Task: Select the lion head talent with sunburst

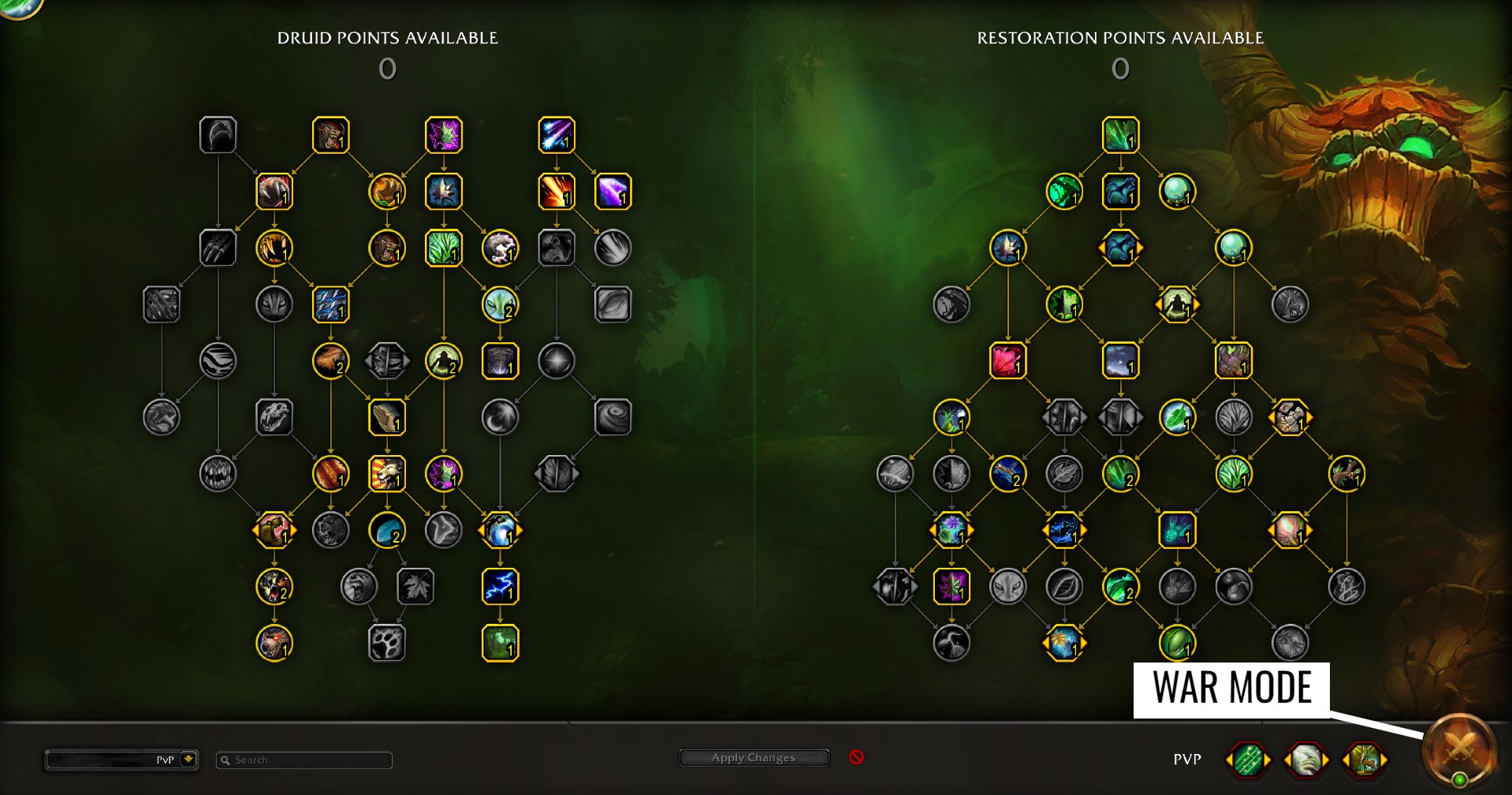Action: coord(387,474)
